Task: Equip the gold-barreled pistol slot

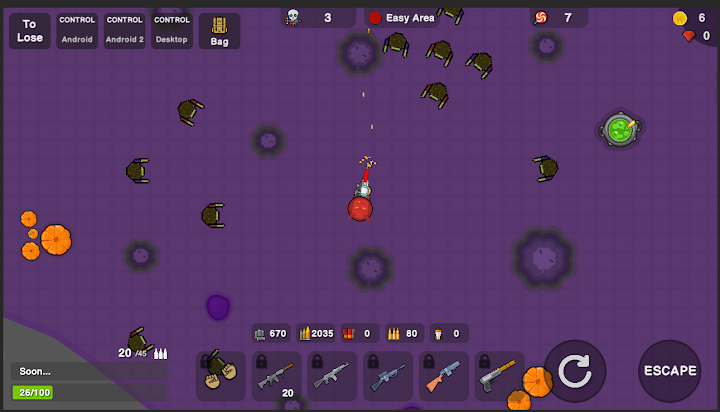Action: [500, 375]
